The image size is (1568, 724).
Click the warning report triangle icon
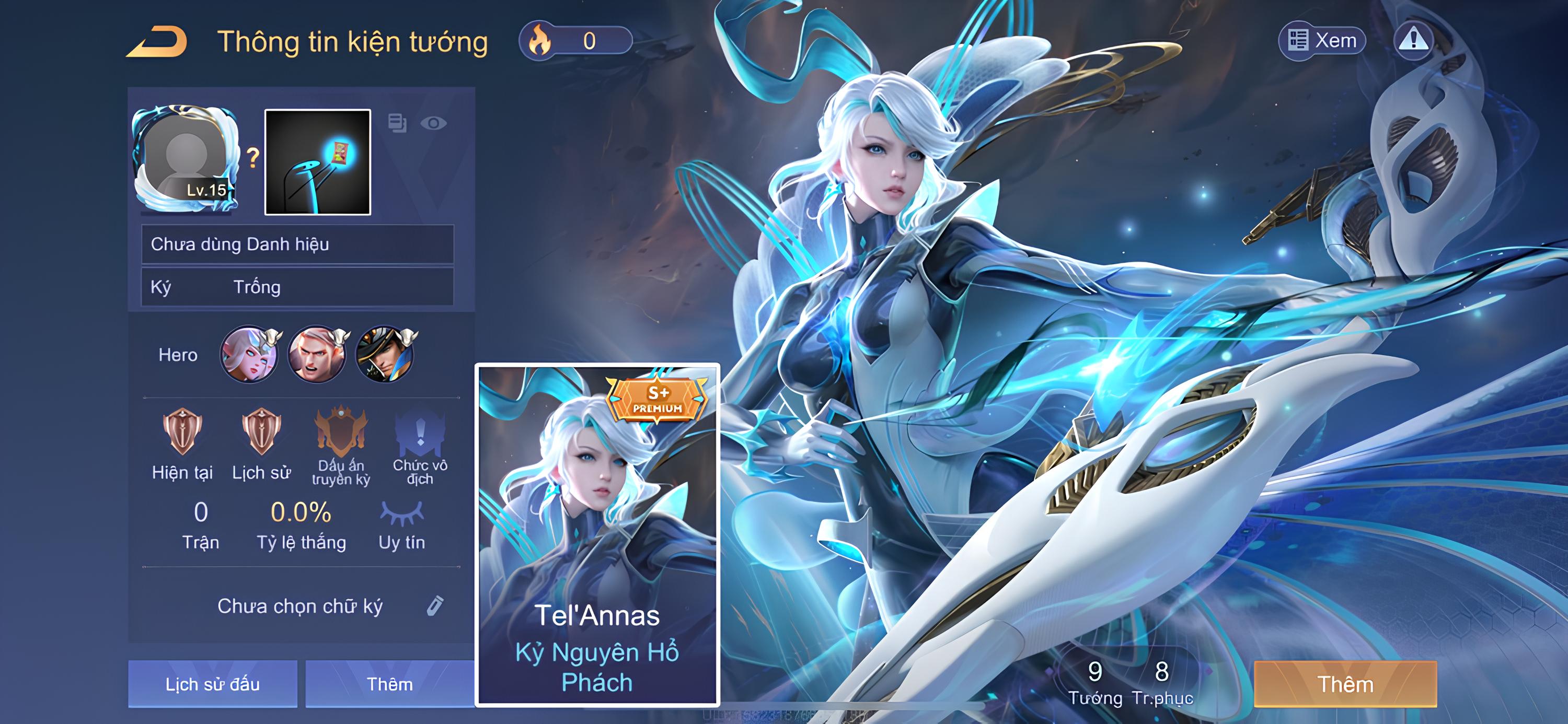(1413, 41)
